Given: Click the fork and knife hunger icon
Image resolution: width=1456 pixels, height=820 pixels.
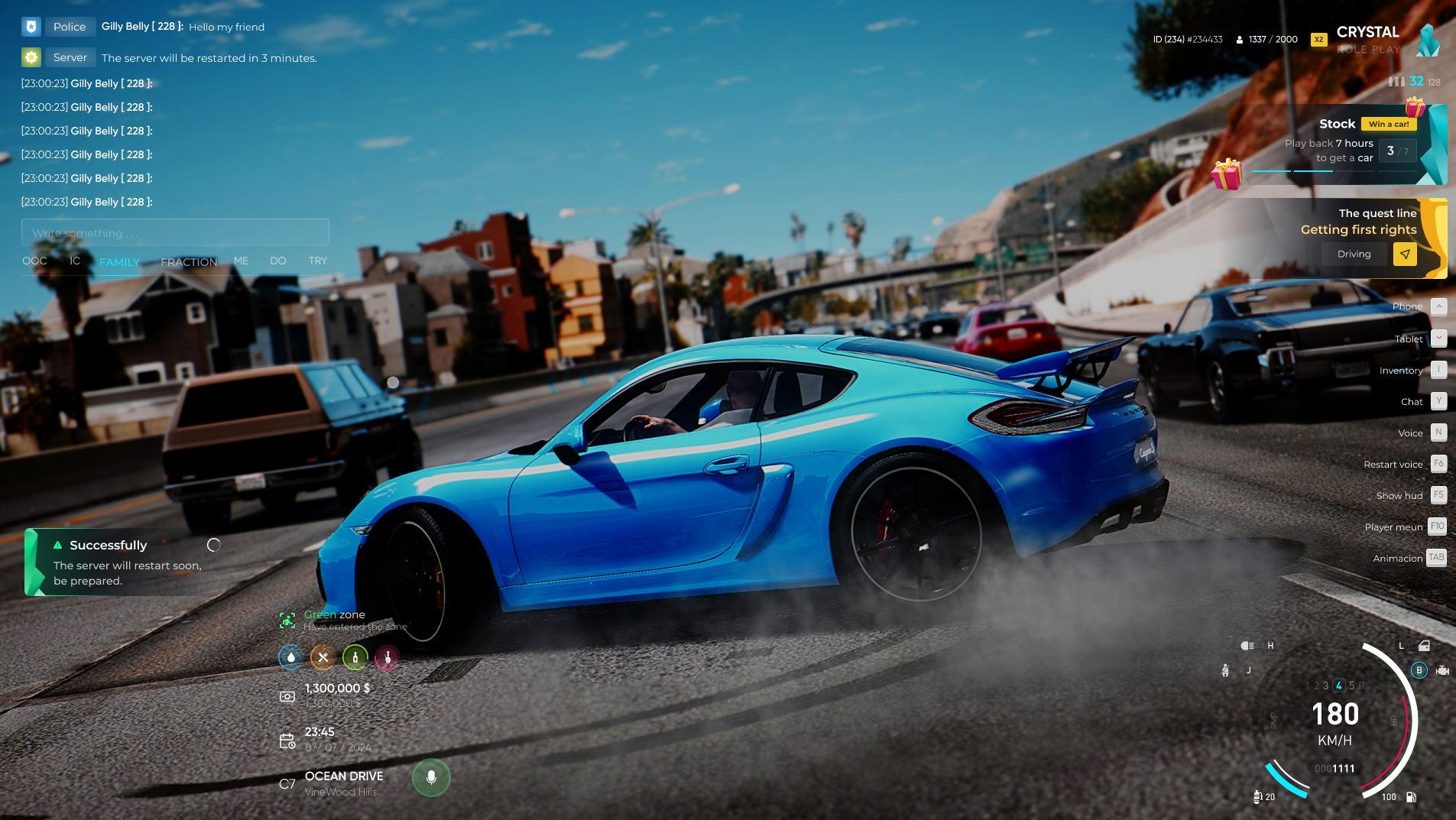Looking at the screenshot, I should [323, 657].
